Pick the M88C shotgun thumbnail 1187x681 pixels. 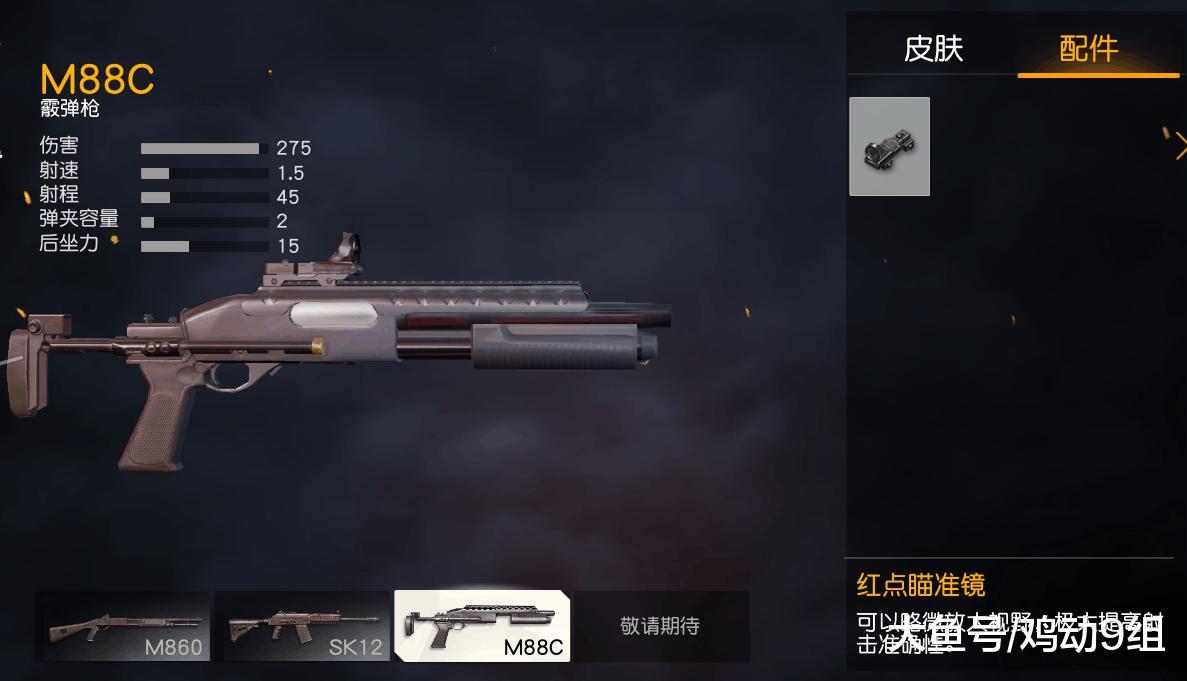482,627
